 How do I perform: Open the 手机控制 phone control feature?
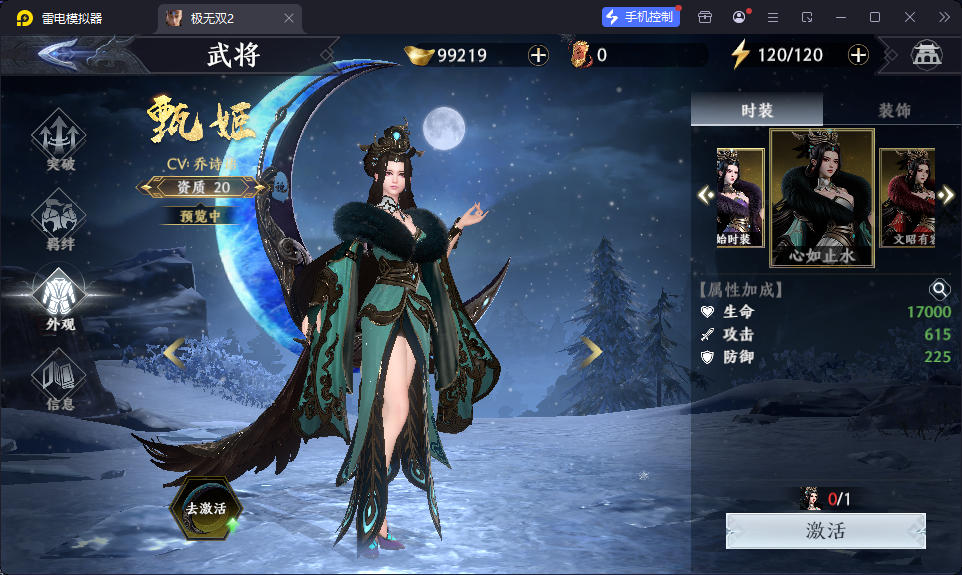pos(641,17)
